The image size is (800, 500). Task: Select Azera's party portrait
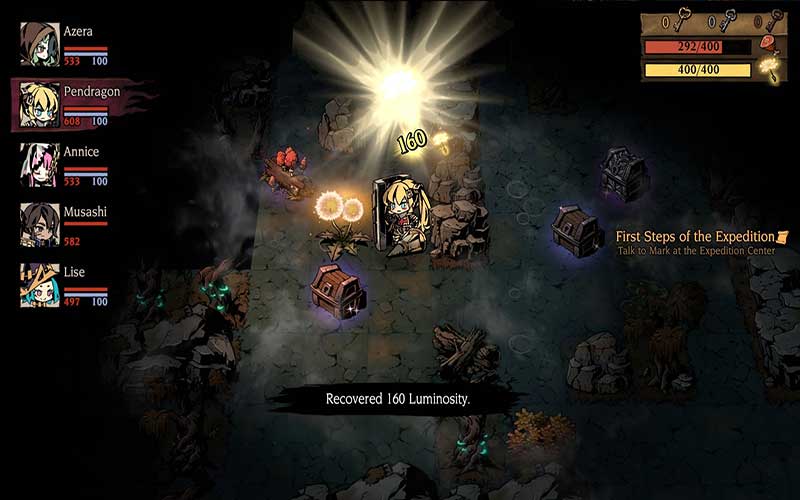click(x=39, y=43)
